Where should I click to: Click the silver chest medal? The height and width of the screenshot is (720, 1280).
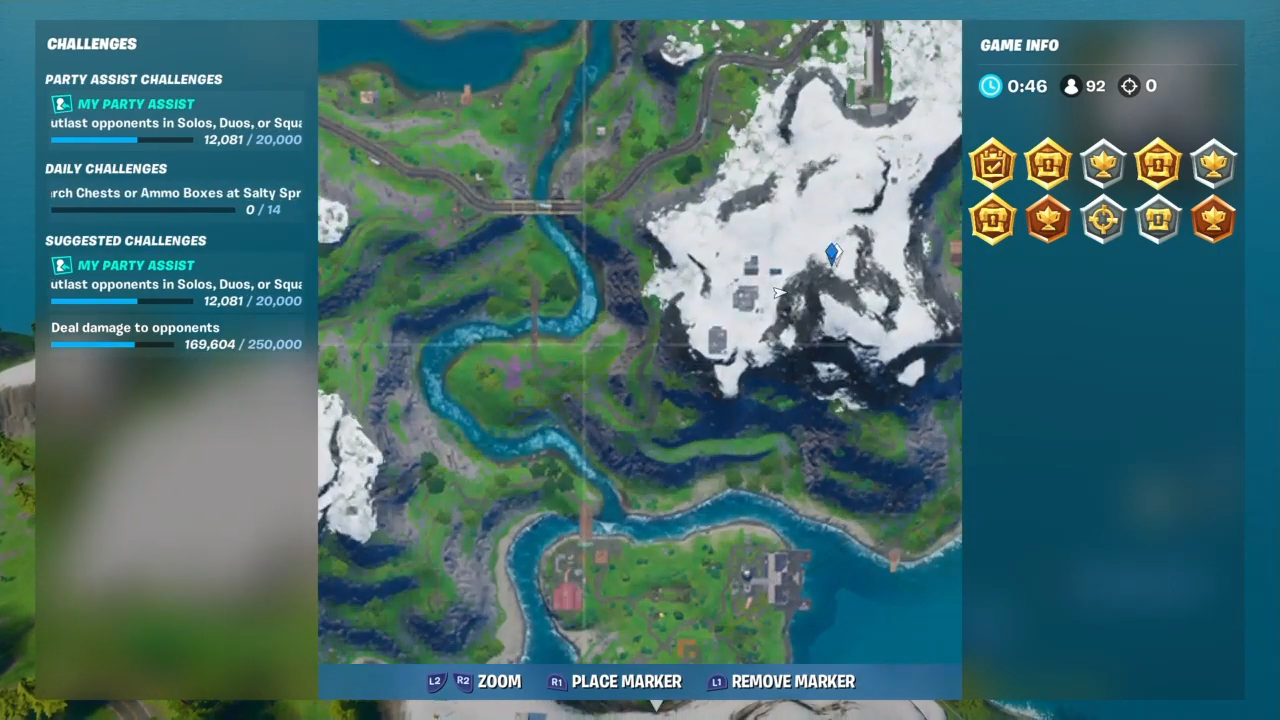(1158, 220)
